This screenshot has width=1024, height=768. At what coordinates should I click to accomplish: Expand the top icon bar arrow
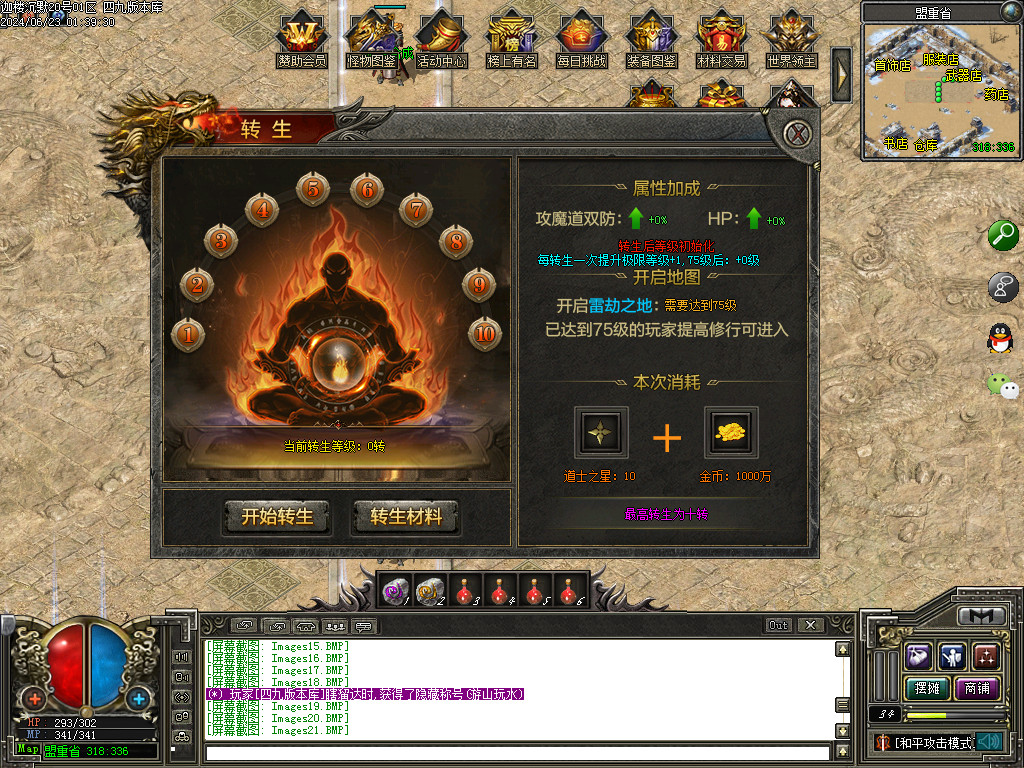pos(842,73)
